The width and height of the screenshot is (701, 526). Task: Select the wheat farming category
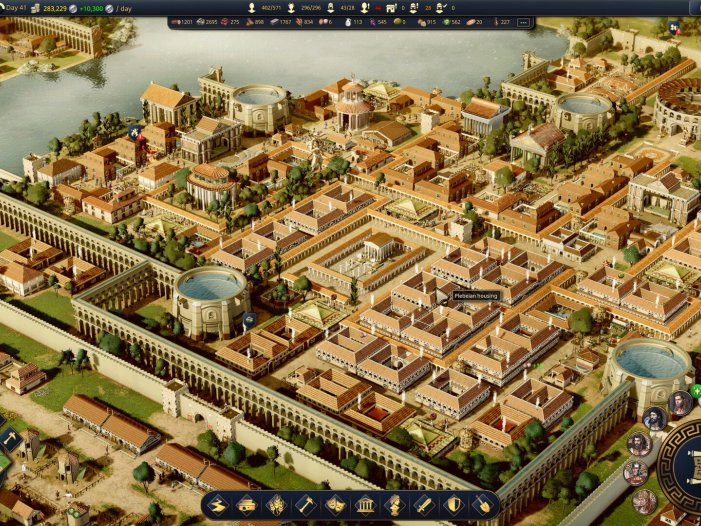click(x=276, y=505)
